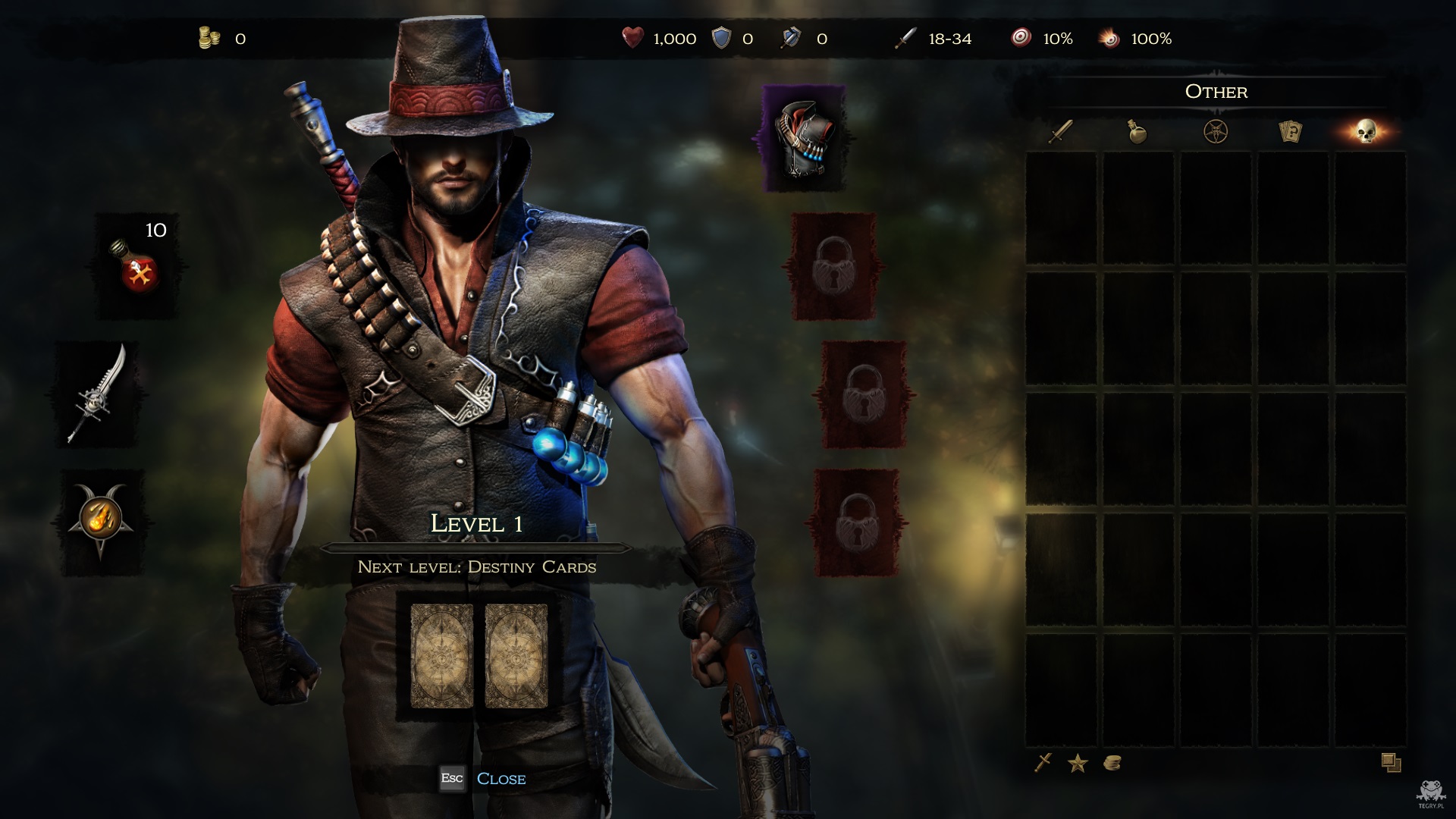
Task: Select the question mark cards tab
Action: coord(1290,132)
